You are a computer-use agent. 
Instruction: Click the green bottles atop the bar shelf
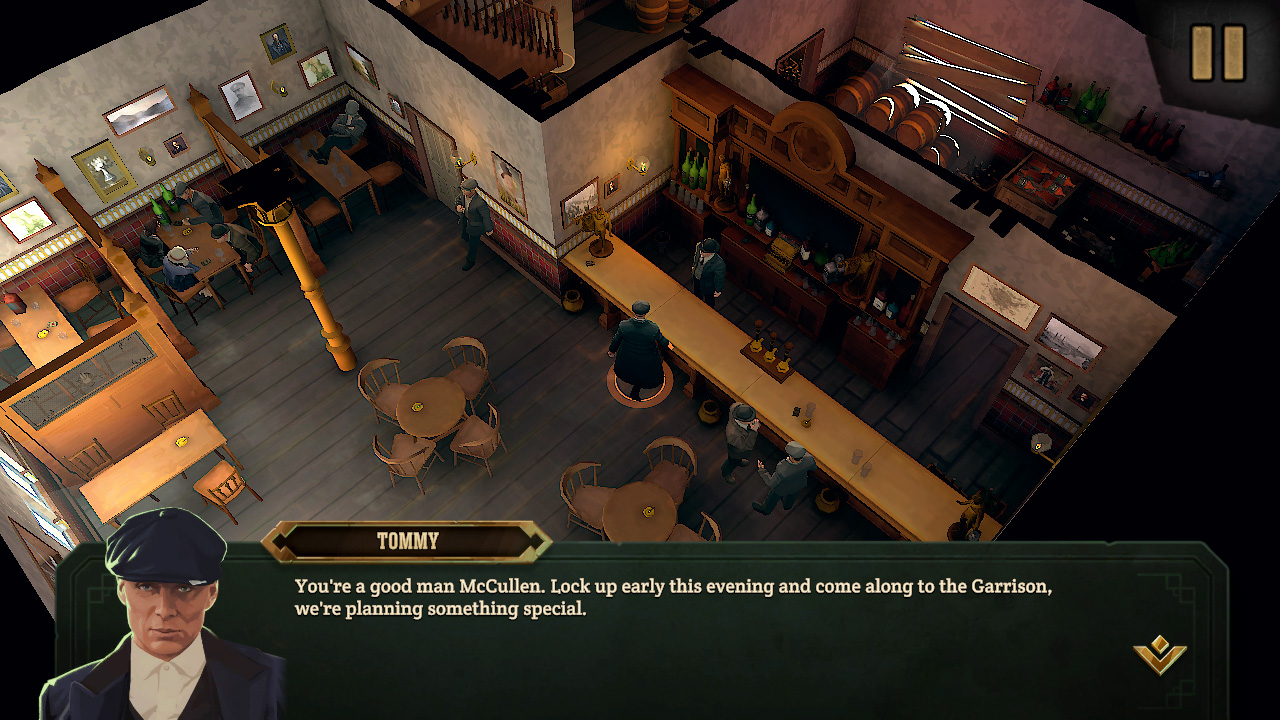coord(695,170)
